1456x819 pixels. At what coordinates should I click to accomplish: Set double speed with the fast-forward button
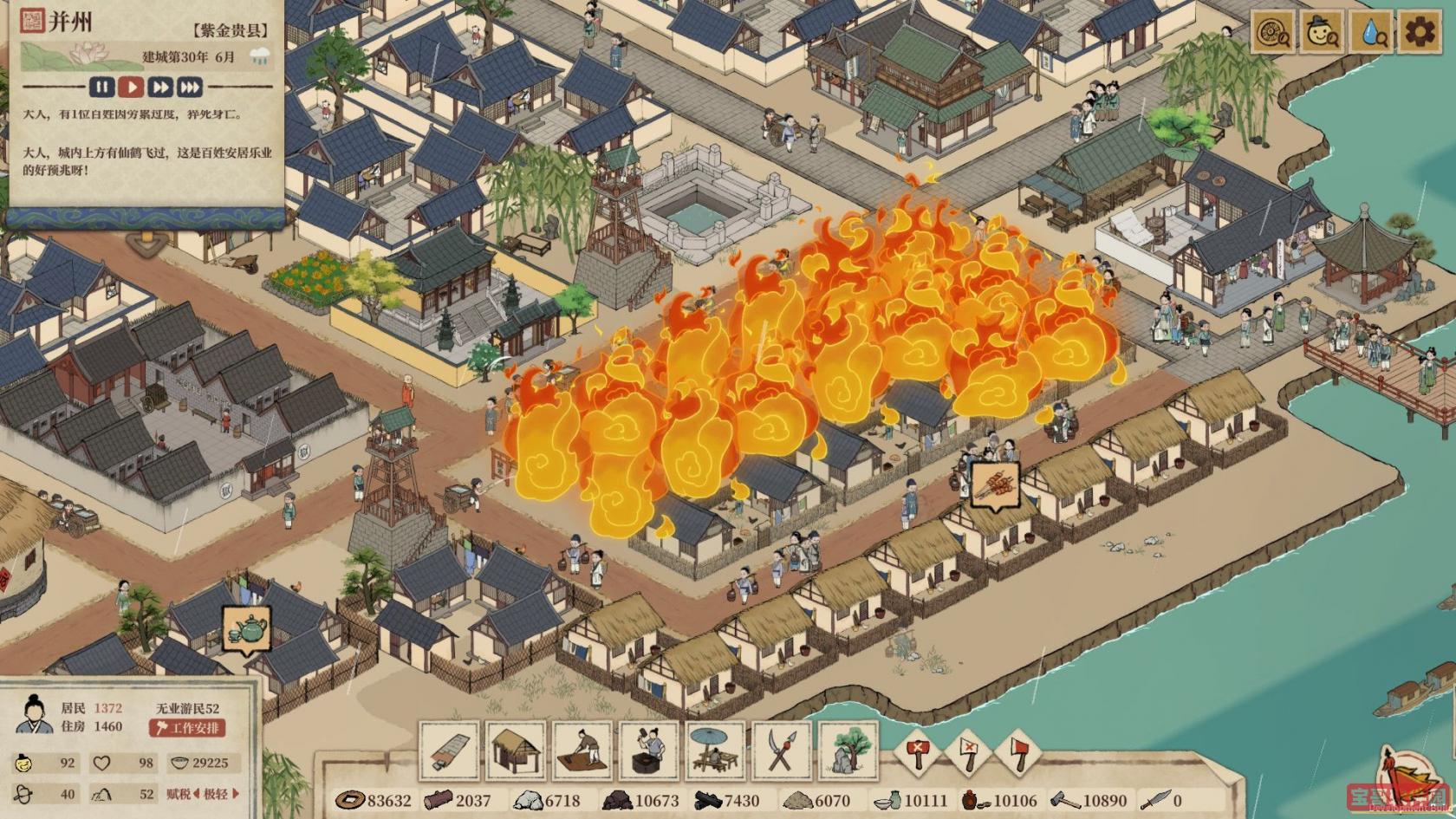click(x=160, y=87)
